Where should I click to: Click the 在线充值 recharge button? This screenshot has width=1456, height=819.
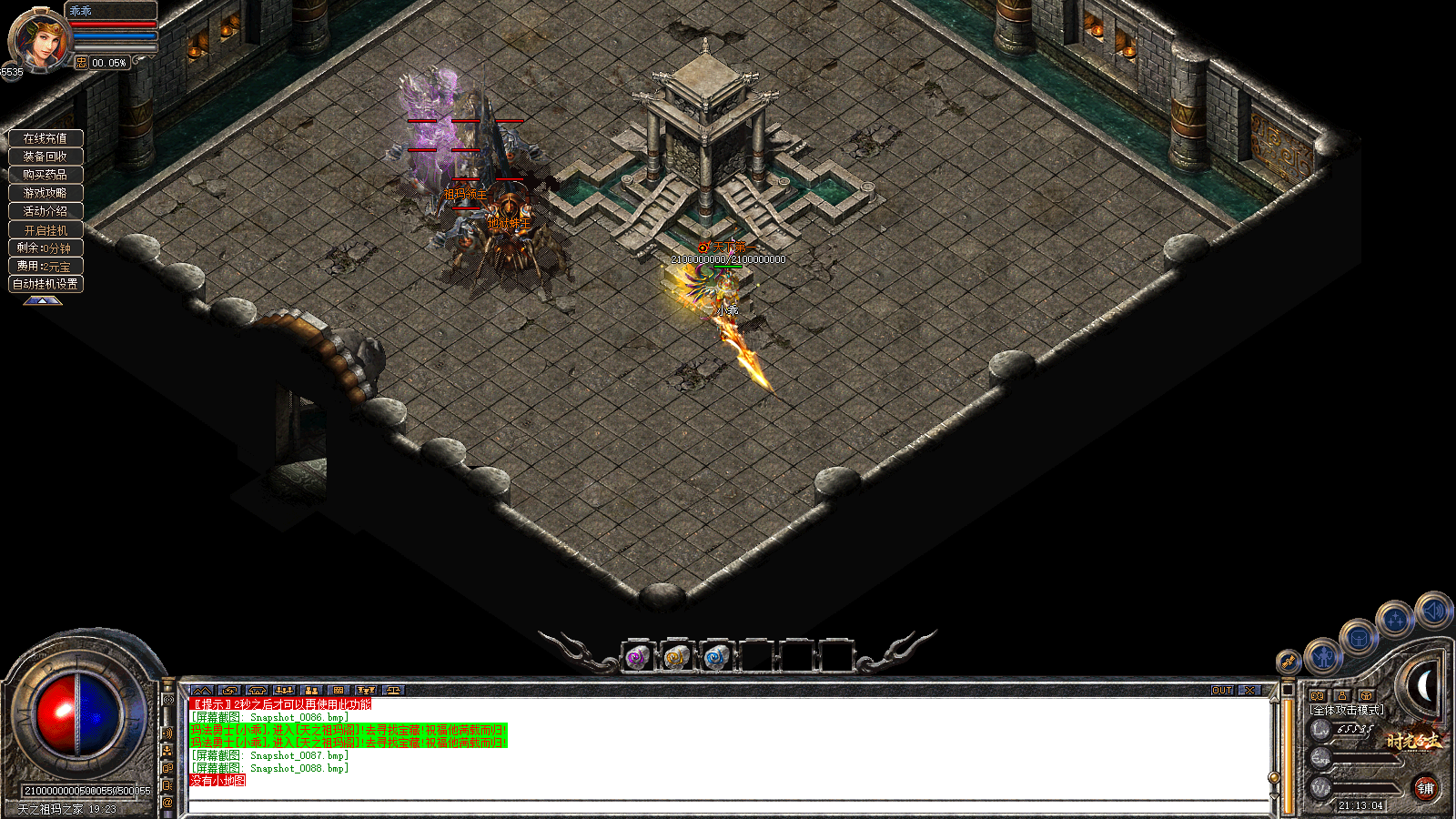click(x=45, y=137)
